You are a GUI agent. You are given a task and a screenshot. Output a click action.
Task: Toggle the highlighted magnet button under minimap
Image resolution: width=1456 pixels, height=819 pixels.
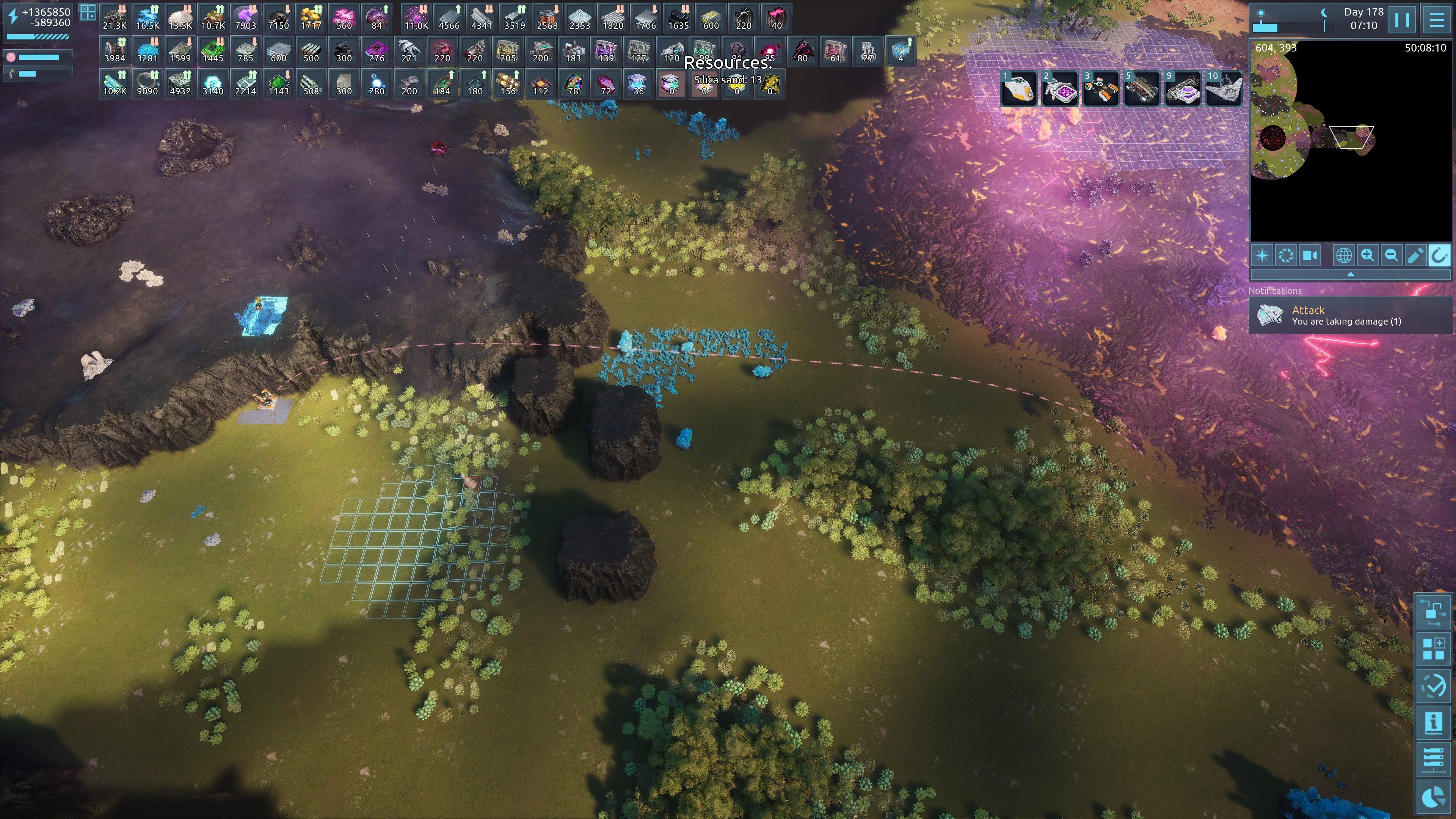click(1439, 256)
